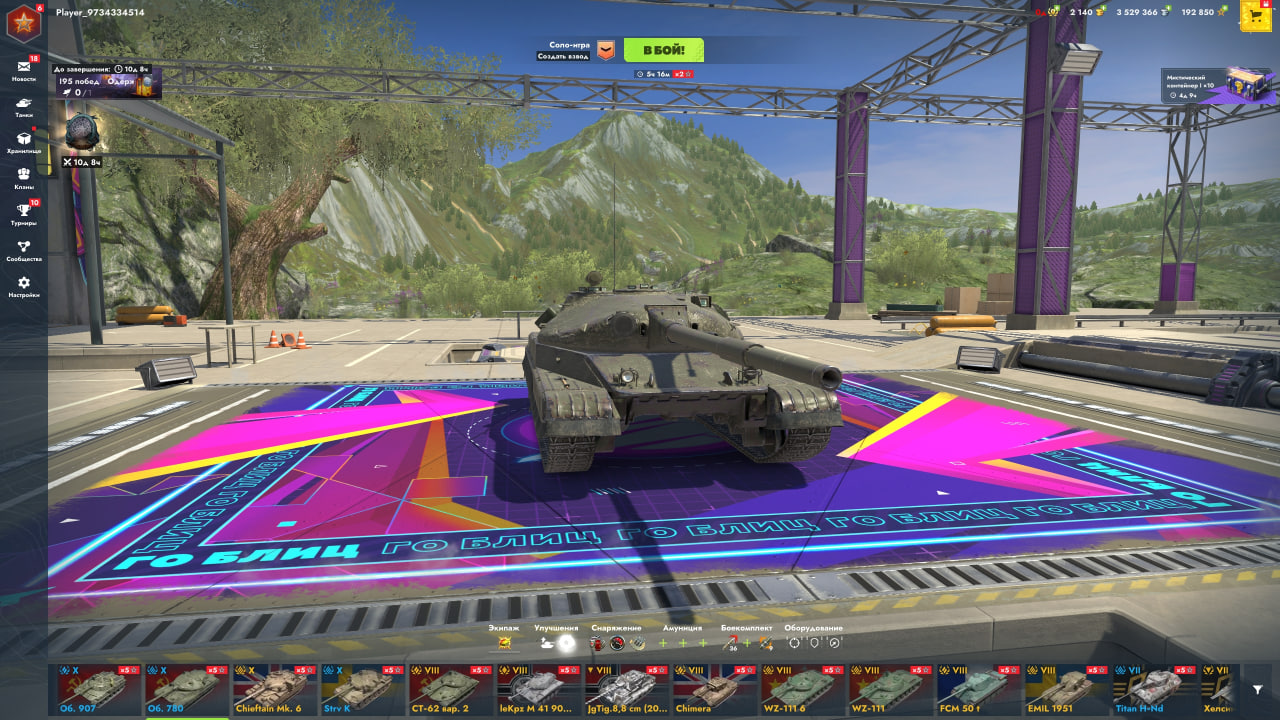Select the Экипаж crew icon
1280x720 pixels.
click(x=507, y=644)
